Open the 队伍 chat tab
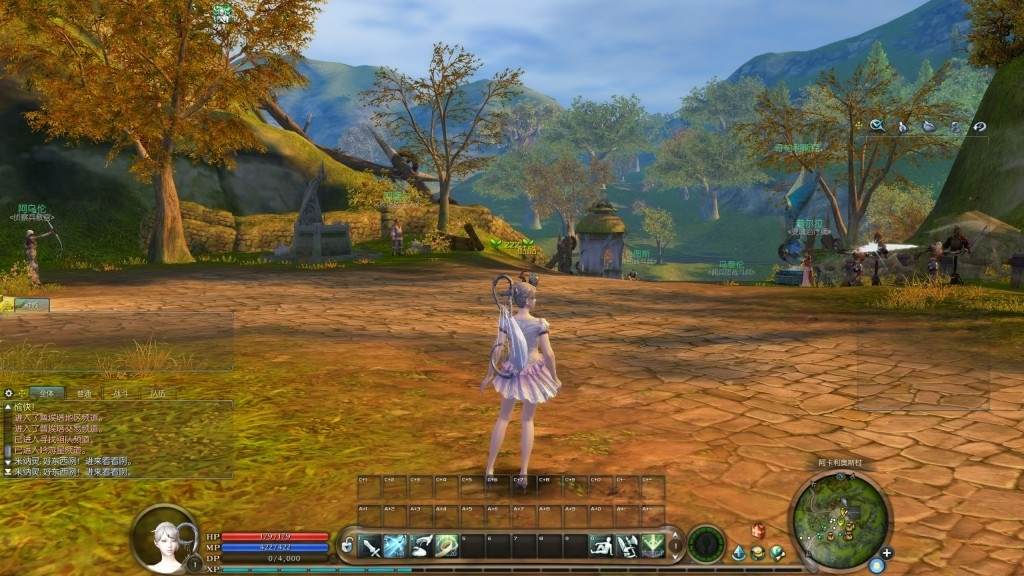Screen dimensions: 1024x576 158,394
